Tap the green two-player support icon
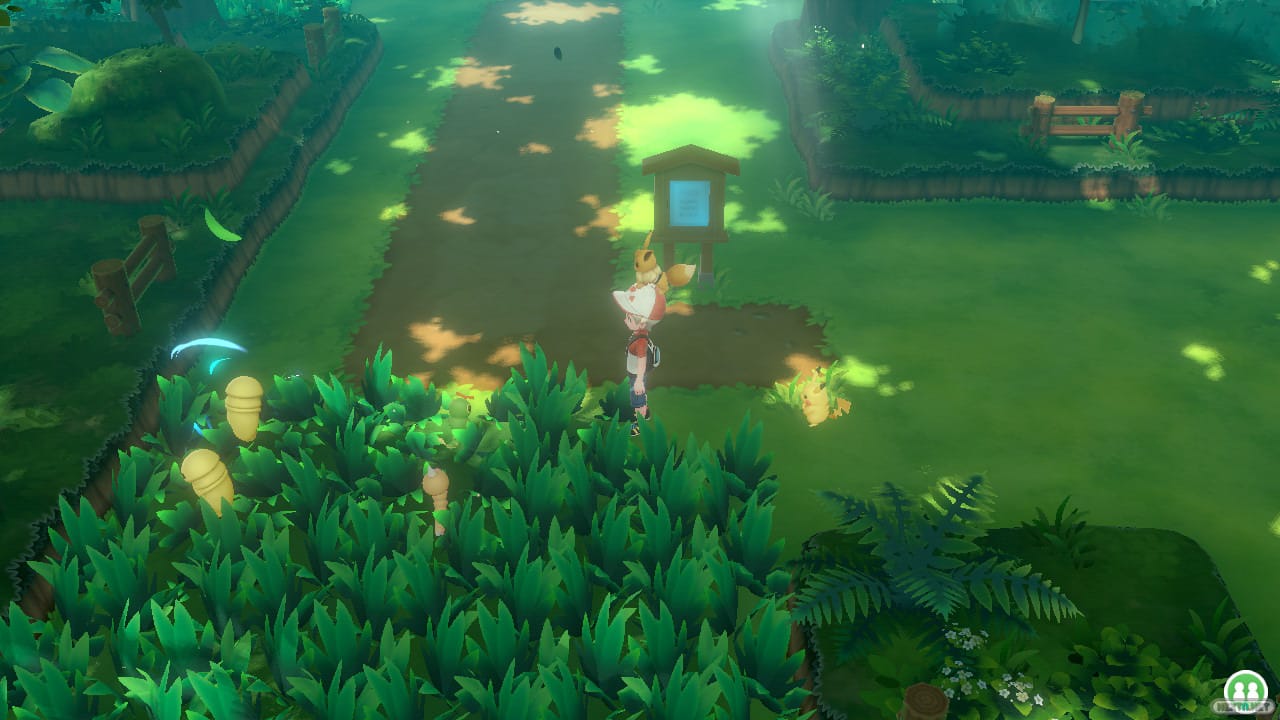 tap(1243, 690)
